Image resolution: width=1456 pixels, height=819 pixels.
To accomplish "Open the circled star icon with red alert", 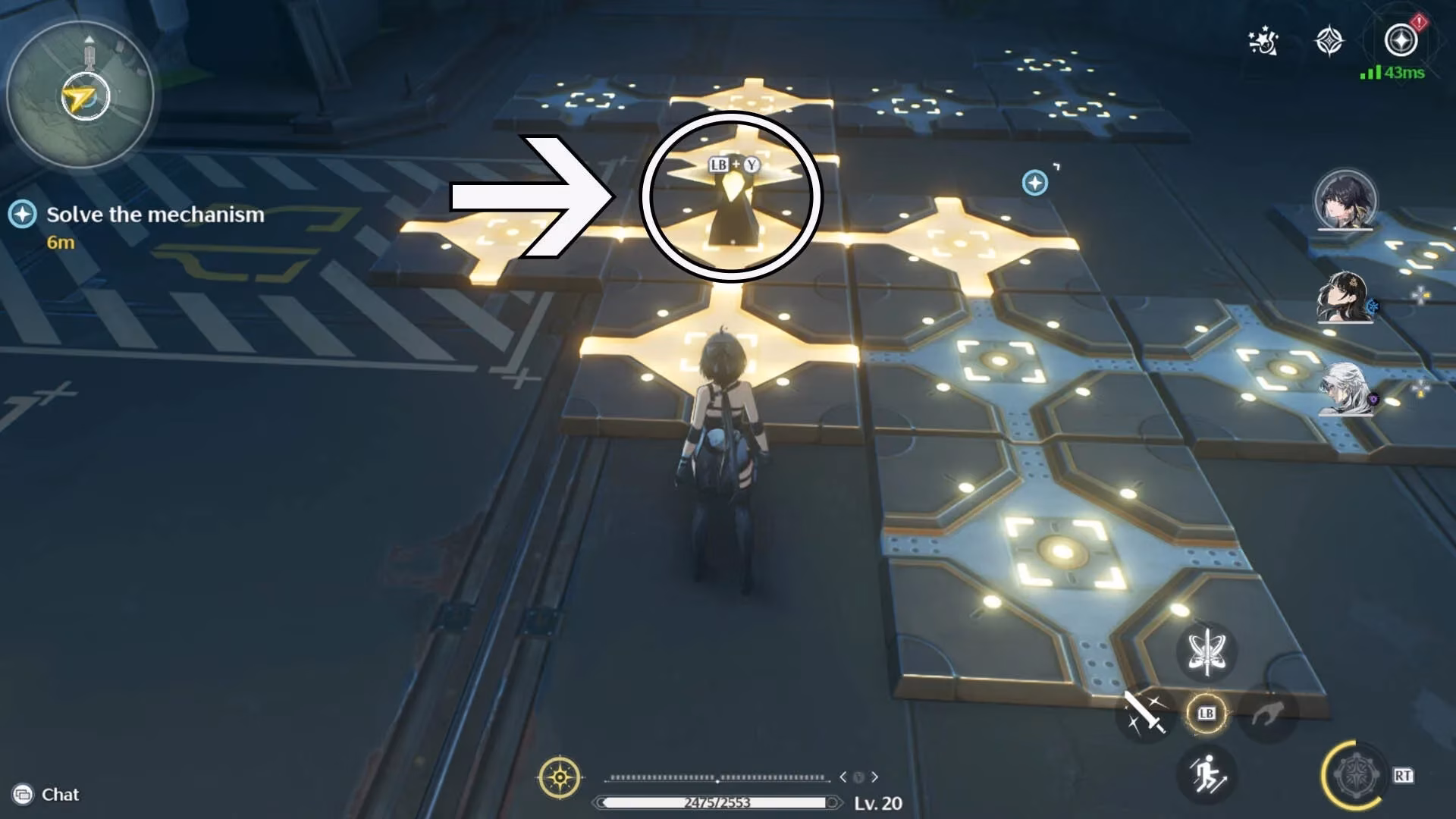I will click(x=1401, y=40).
